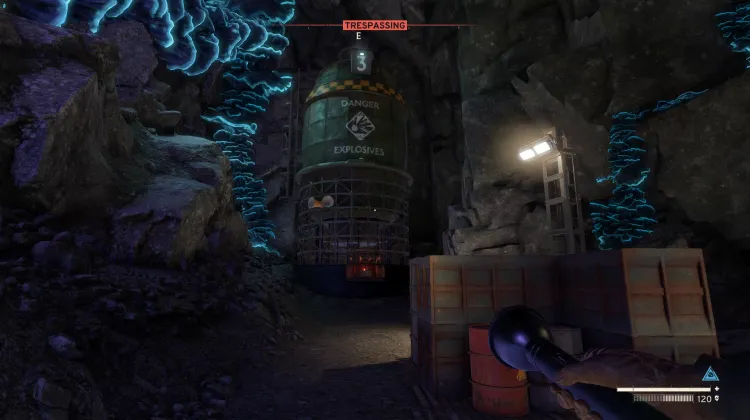Image resolution: width=750 pixels, height=420 pixels.
Task: Click the blue triangle ability icon
Action: pos(710,375)
